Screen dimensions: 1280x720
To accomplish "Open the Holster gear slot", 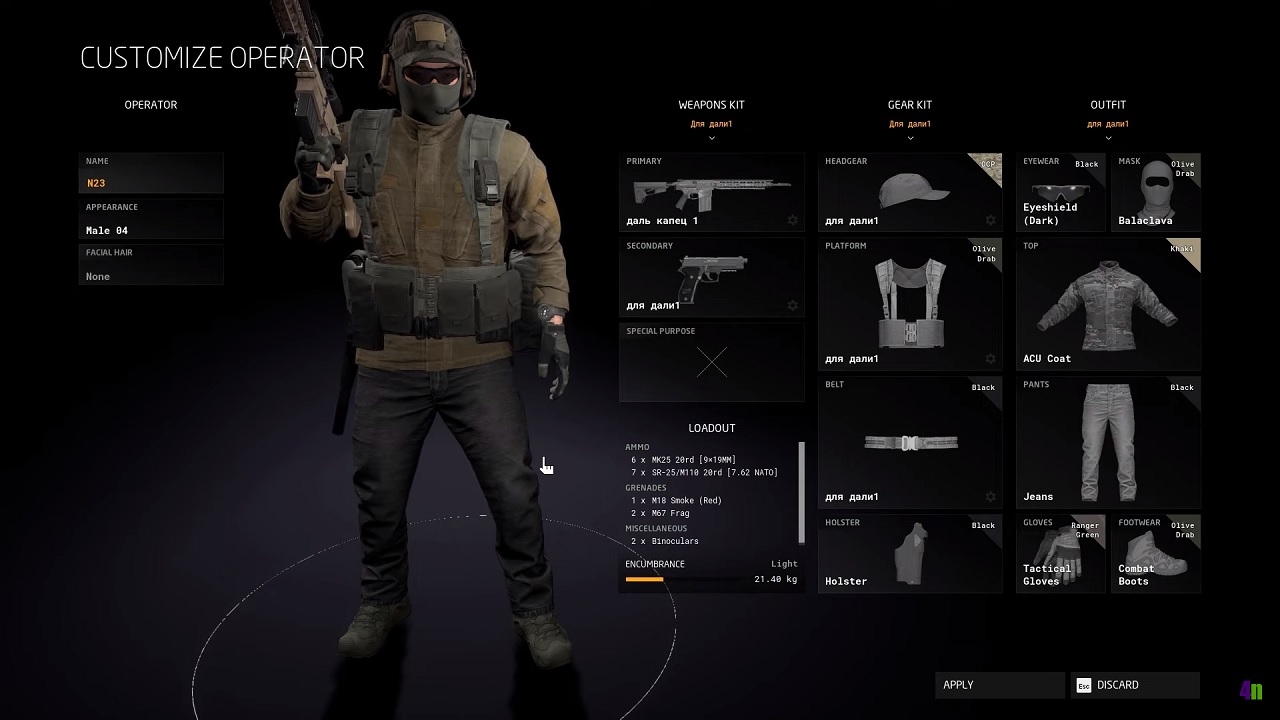I will [910, 553].
